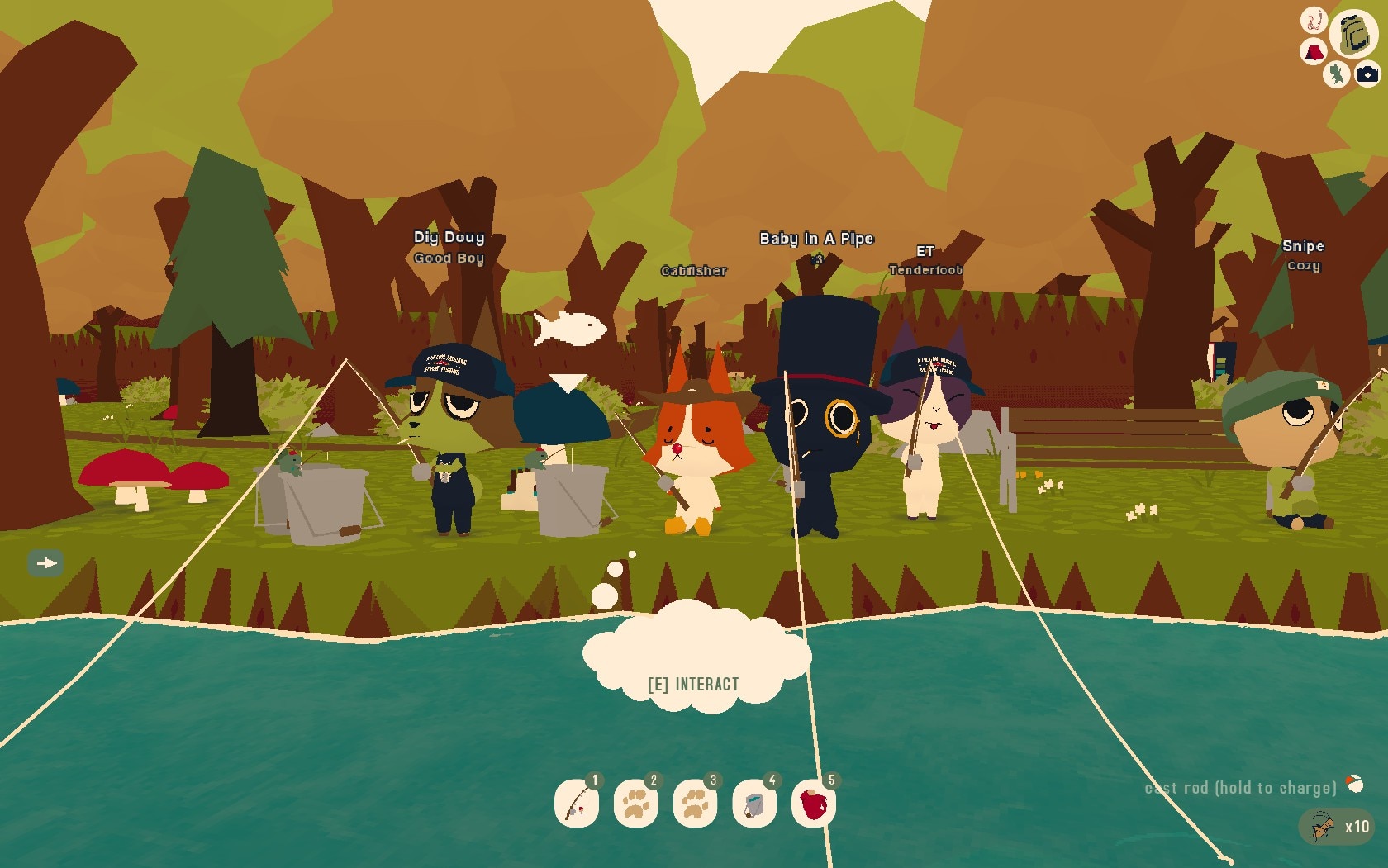This screenshot has height=868, width=1388.
Task: Select the metal bucket hotbar slot
Action: pyautogui.click(x=754, y=803)
